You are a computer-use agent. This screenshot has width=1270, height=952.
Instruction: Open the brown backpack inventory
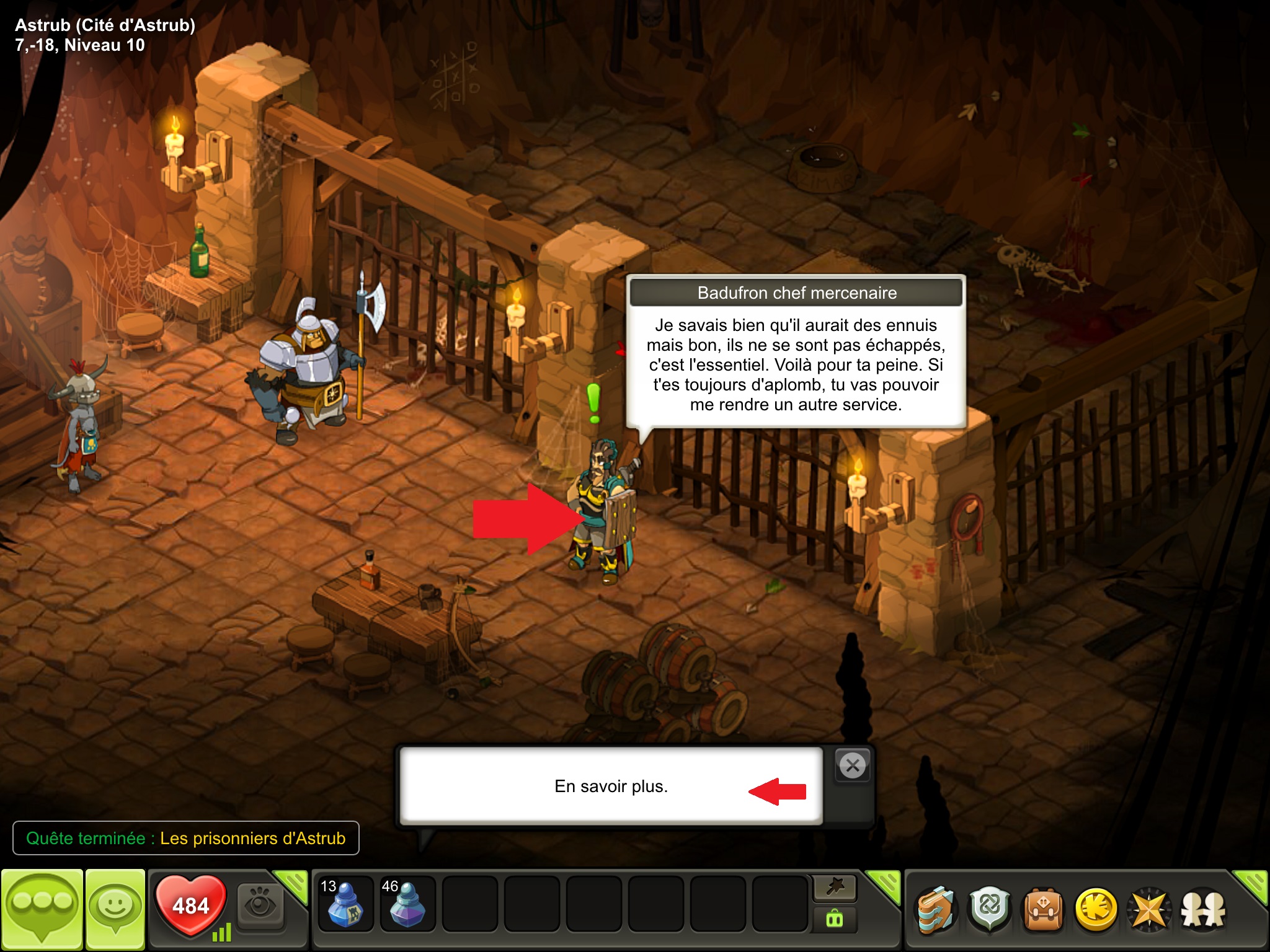(1043, 910)
